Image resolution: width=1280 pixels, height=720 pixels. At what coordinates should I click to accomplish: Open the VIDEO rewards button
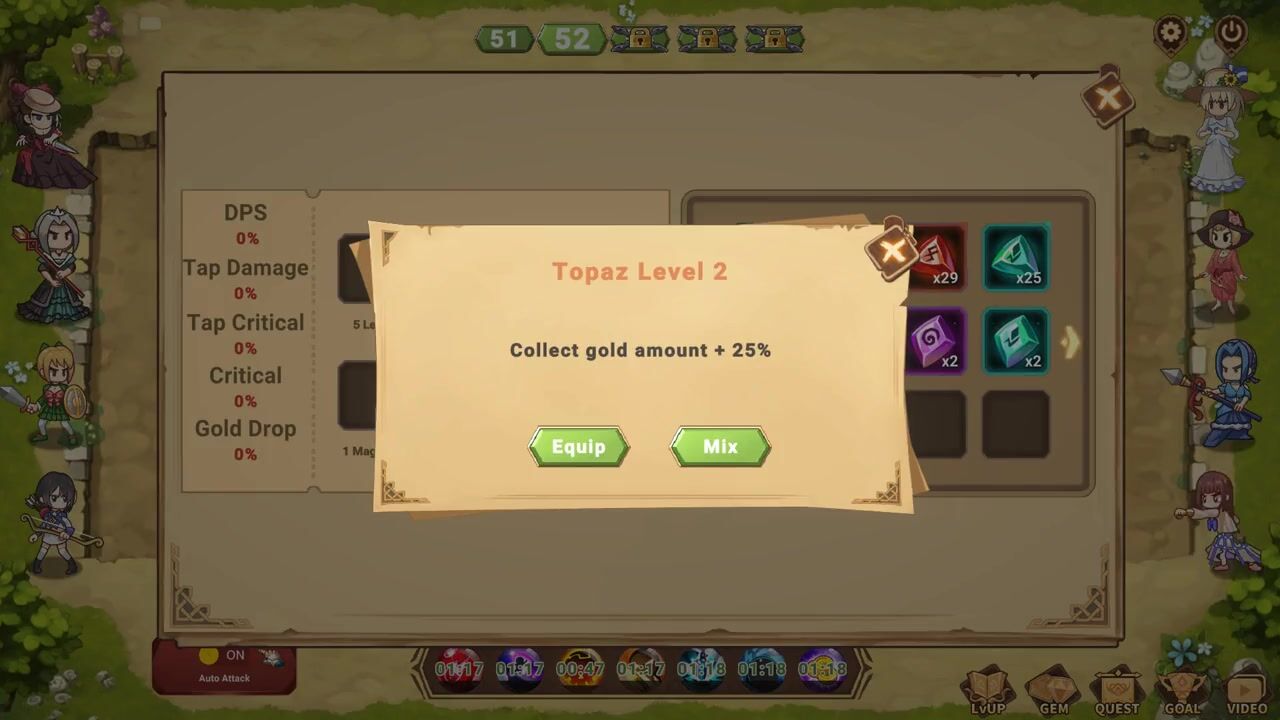(x=1246, y=692)
